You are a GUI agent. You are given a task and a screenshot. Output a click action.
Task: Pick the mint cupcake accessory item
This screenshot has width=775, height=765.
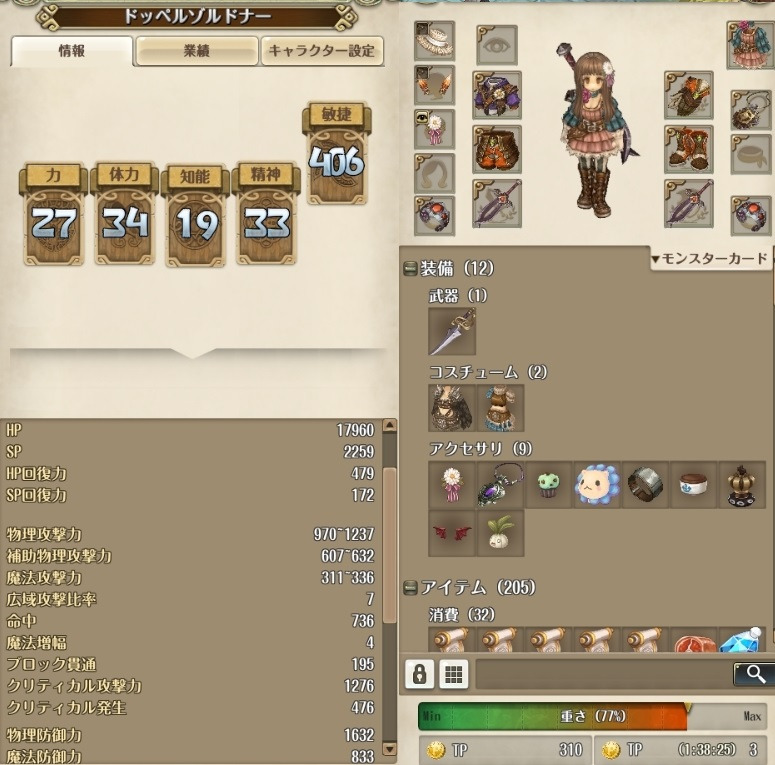pos(549,484)
